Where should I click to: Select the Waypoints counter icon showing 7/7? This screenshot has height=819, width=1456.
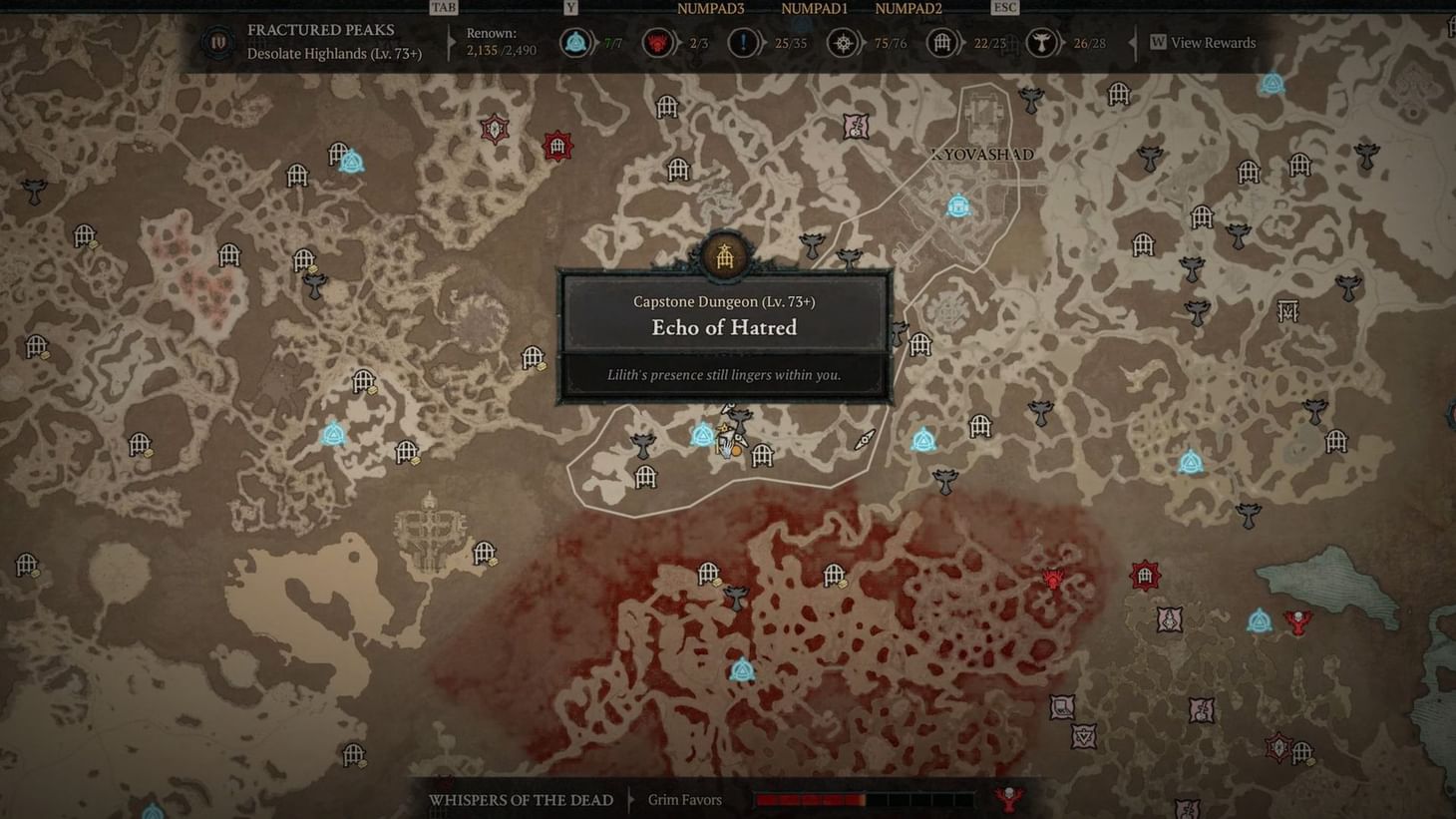[x=575, y=43]
